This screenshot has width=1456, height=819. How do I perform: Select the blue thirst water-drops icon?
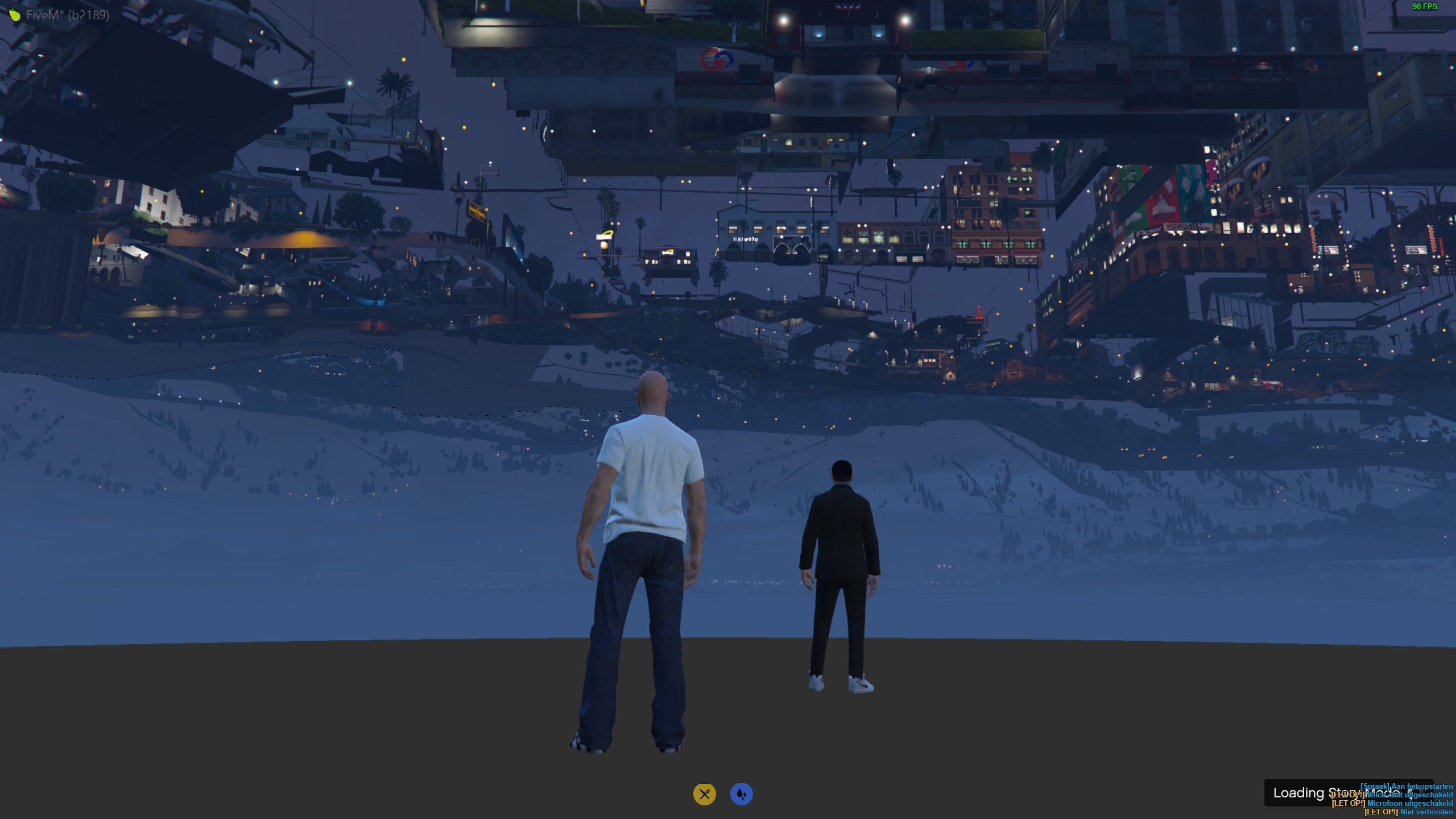pyautogui.click(x=741, y=794)
